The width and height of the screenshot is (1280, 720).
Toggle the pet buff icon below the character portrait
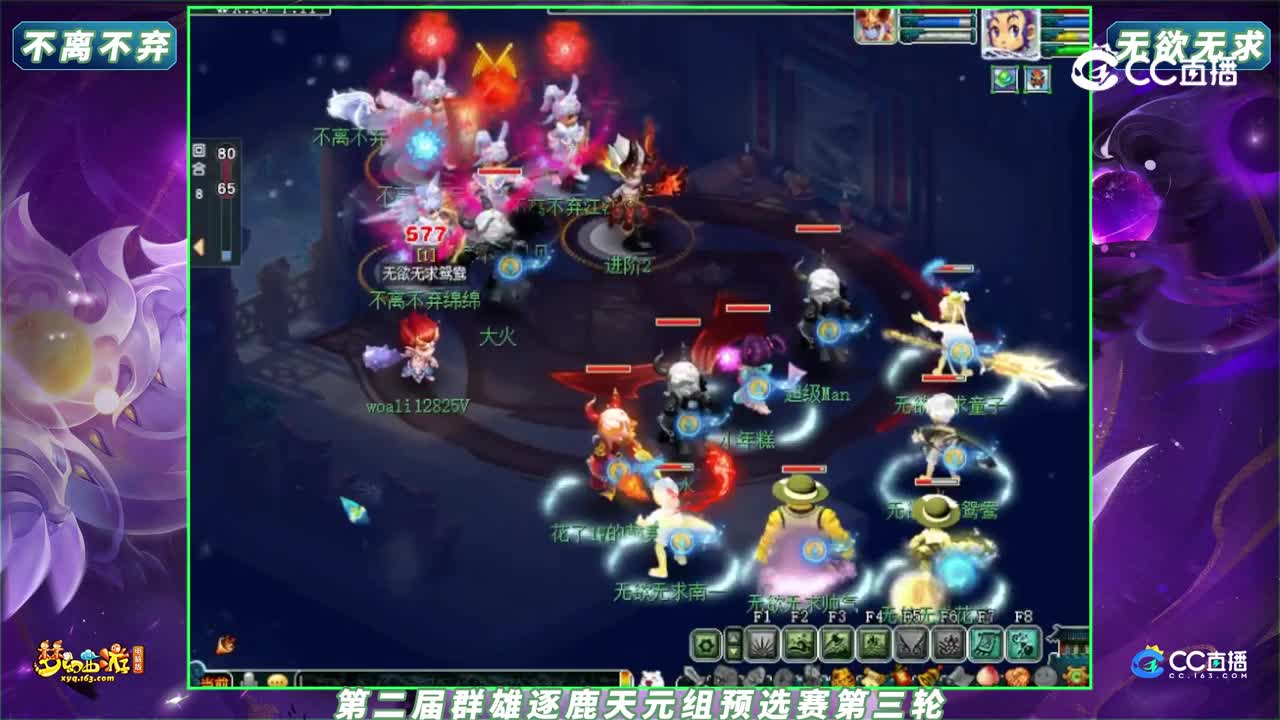(1037, 79)
